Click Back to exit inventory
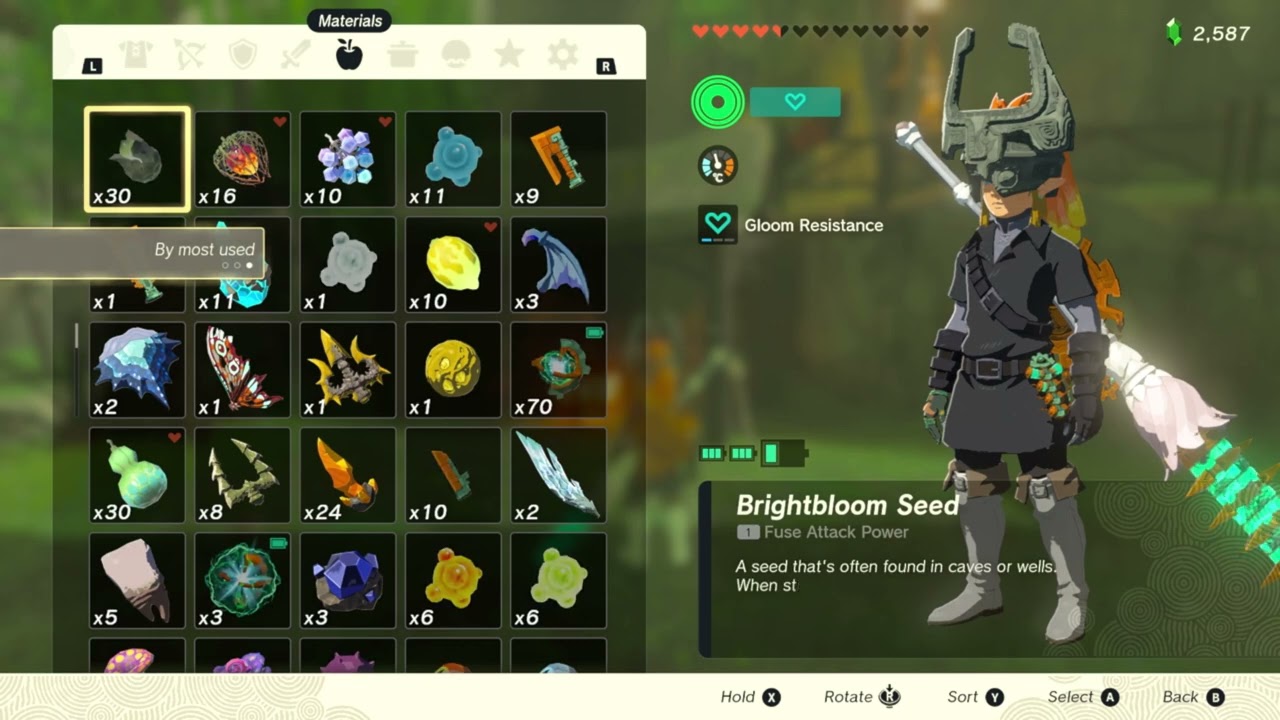Image resolution: width=1280 pixels, height=720 pixels. pos(1189,697)
